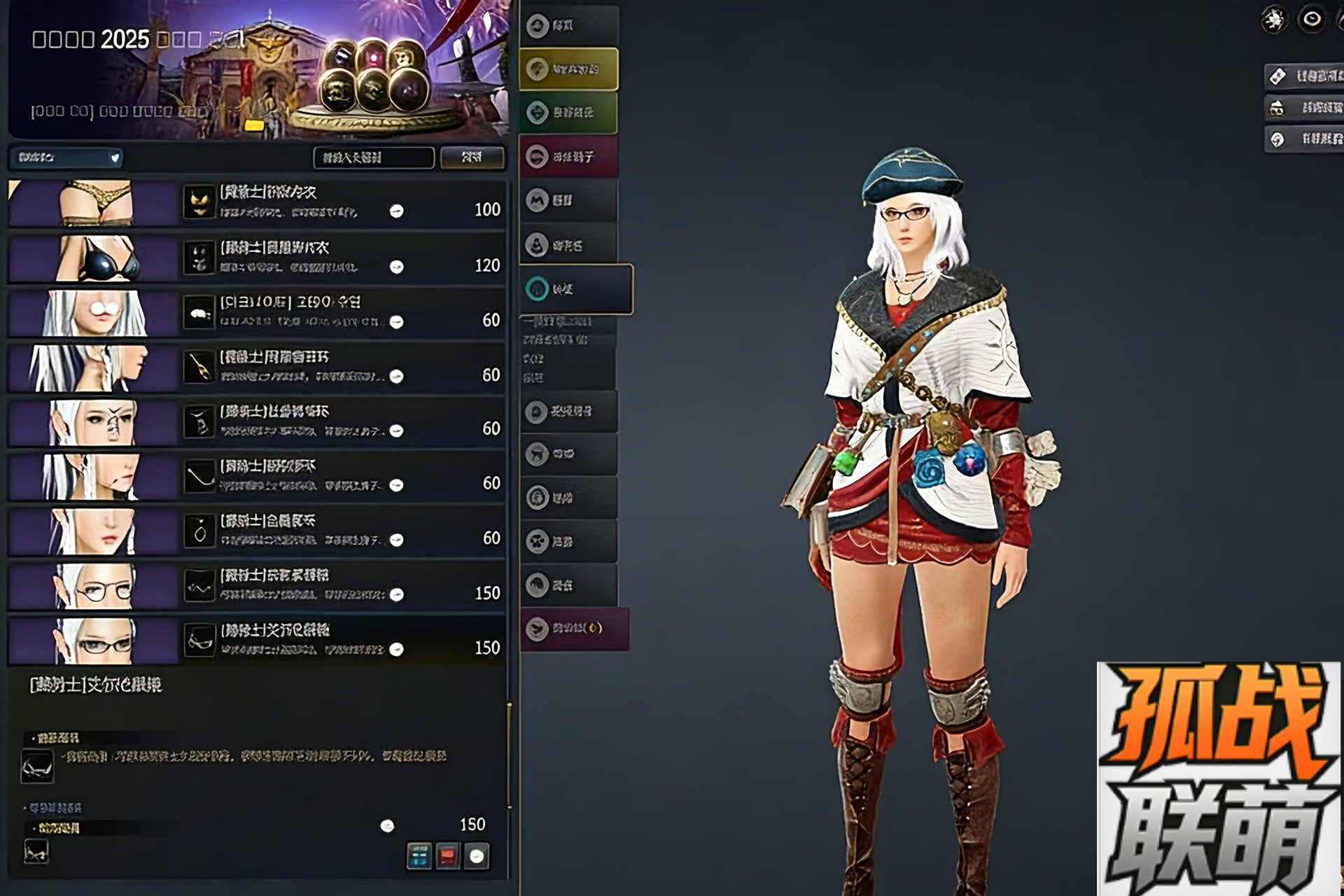
Task: Open the clover icon category tab
Action: 568,541
